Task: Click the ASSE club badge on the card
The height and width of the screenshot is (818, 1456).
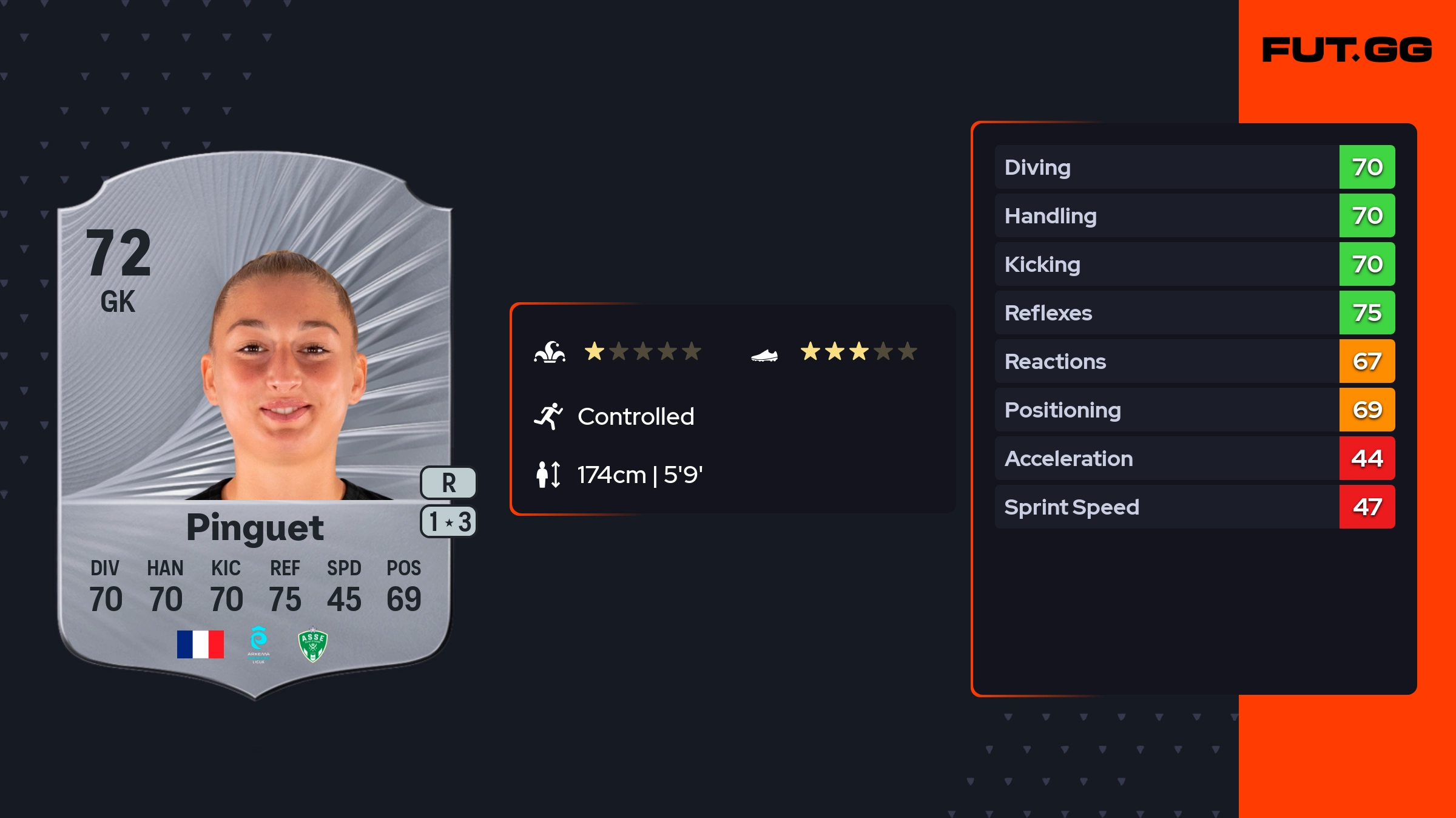Action: tap(313, 644)
